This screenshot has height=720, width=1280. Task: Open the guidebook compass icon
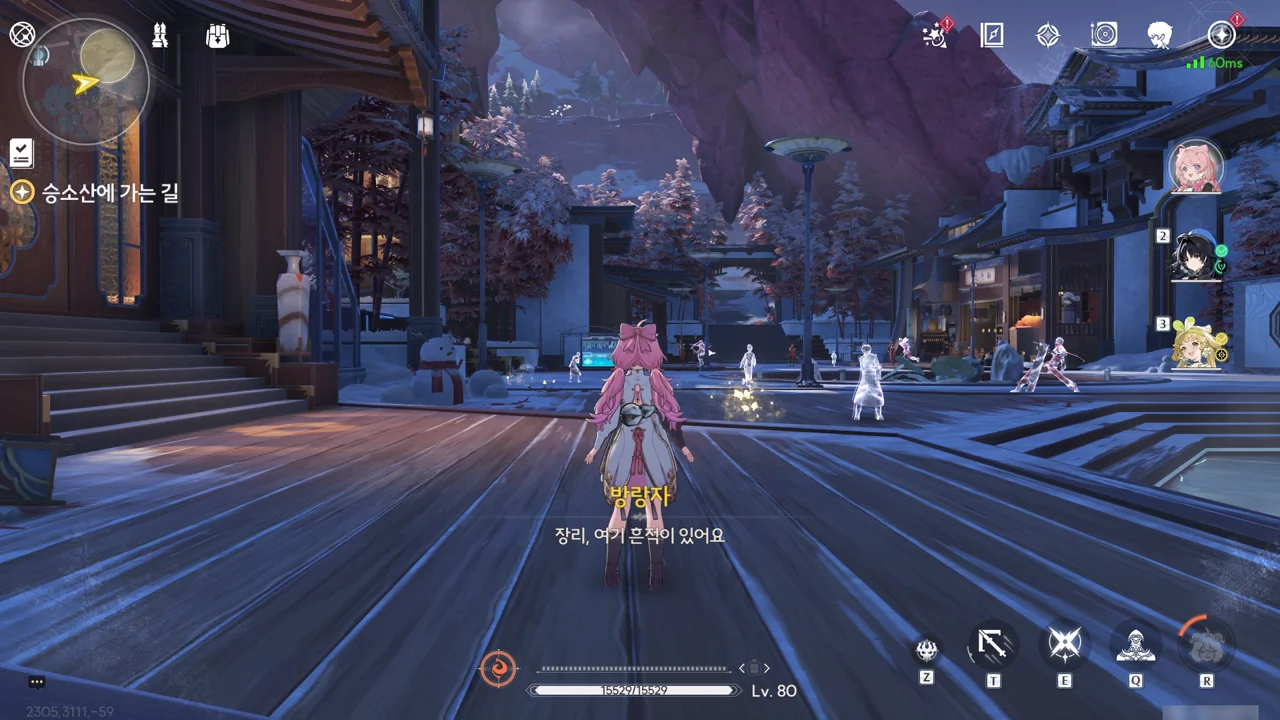991,35
